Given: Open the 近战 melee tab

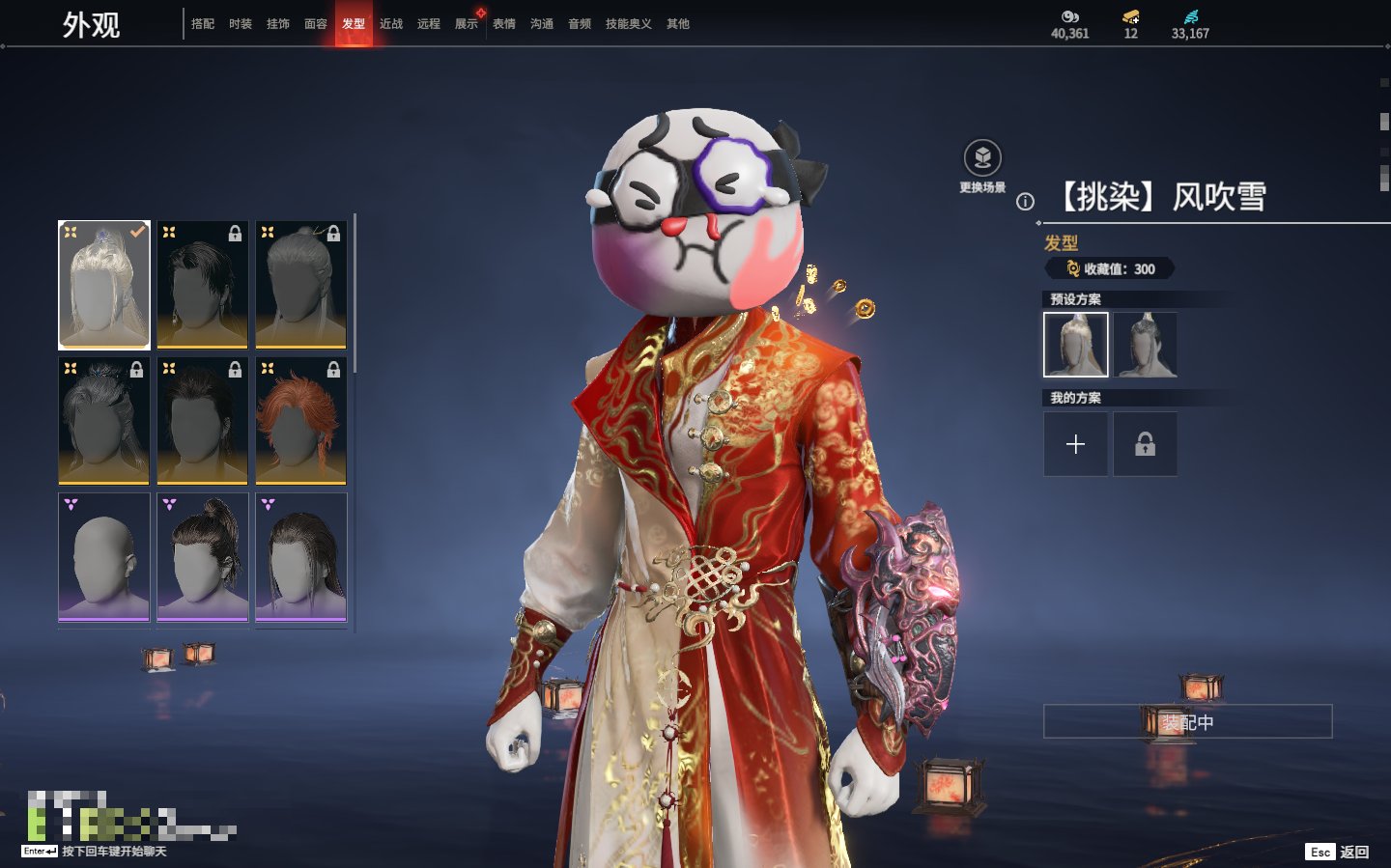Looking at the screenshot, I should coord(391,24).
